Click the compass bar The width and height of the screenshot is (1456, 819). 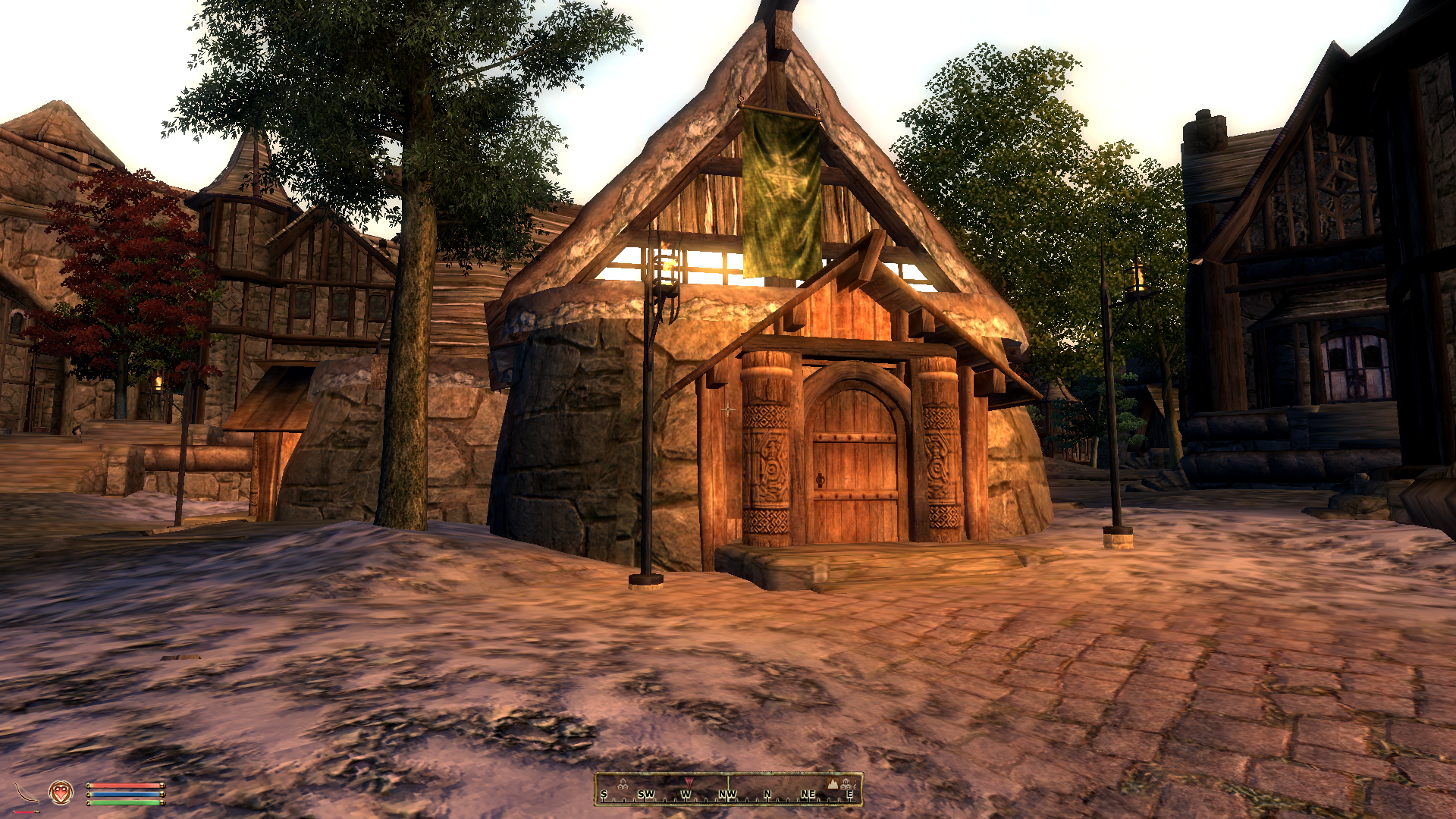pyautogui.click(x=728, y=789)
